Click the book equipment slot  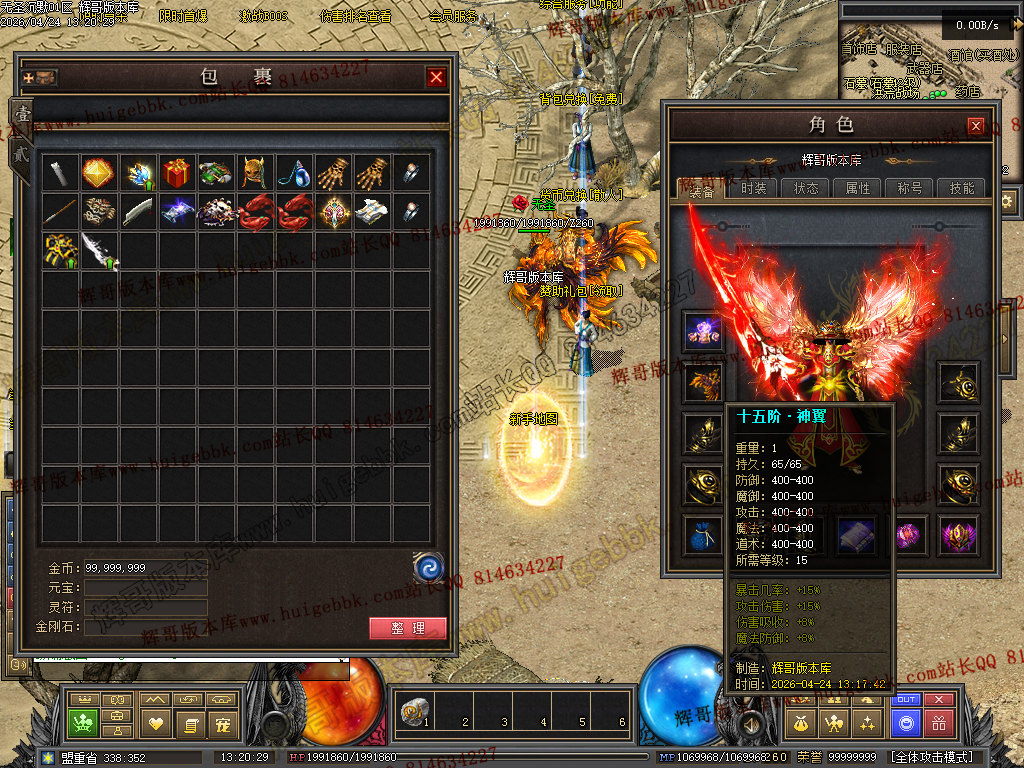click(x=857, y=536)
